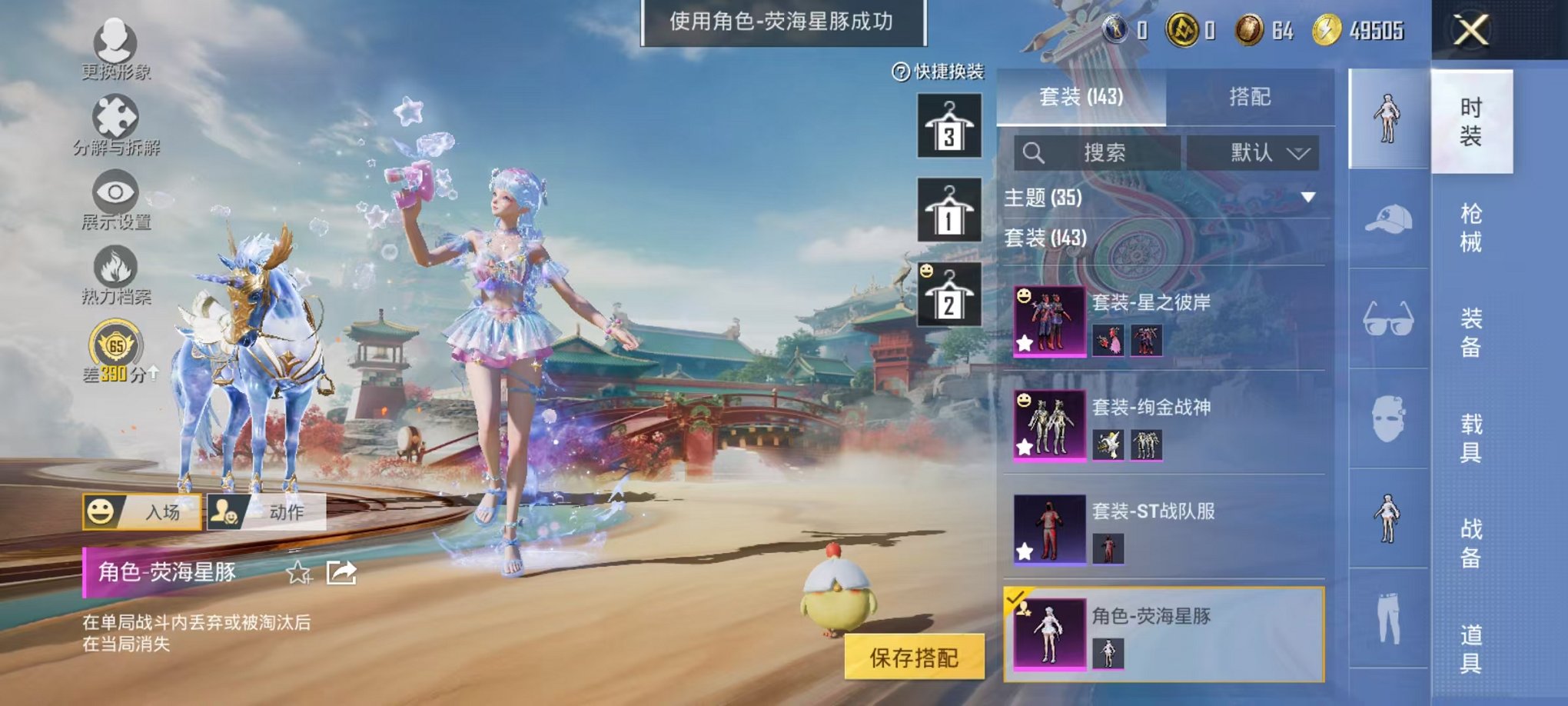This screenshot has height=706, width=1568.
Task: Switch to the 搭配 tab
Action: click(1251, 96)
